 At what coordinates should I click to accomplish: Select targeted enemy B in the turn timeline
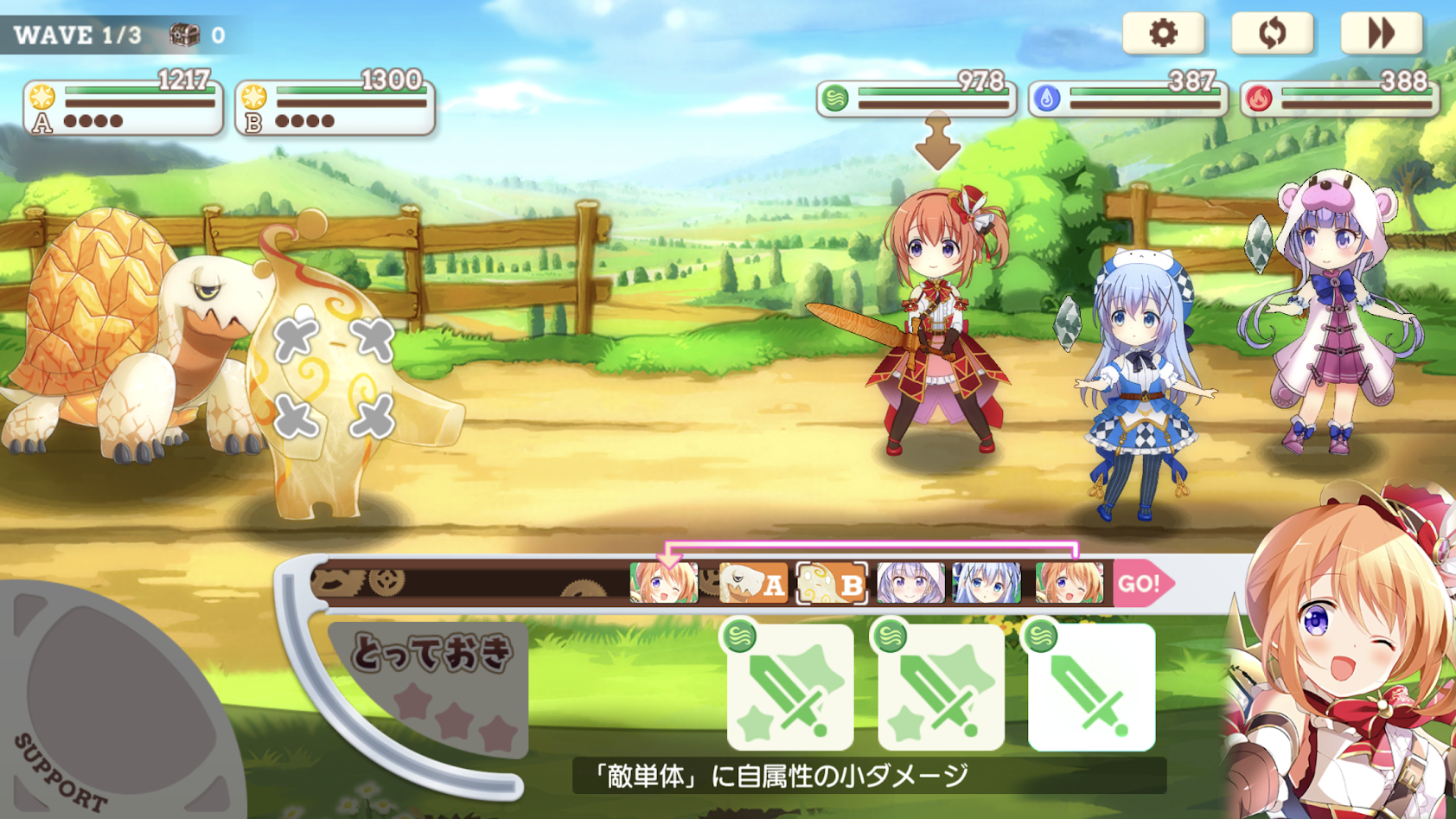(x=833, y=583)
